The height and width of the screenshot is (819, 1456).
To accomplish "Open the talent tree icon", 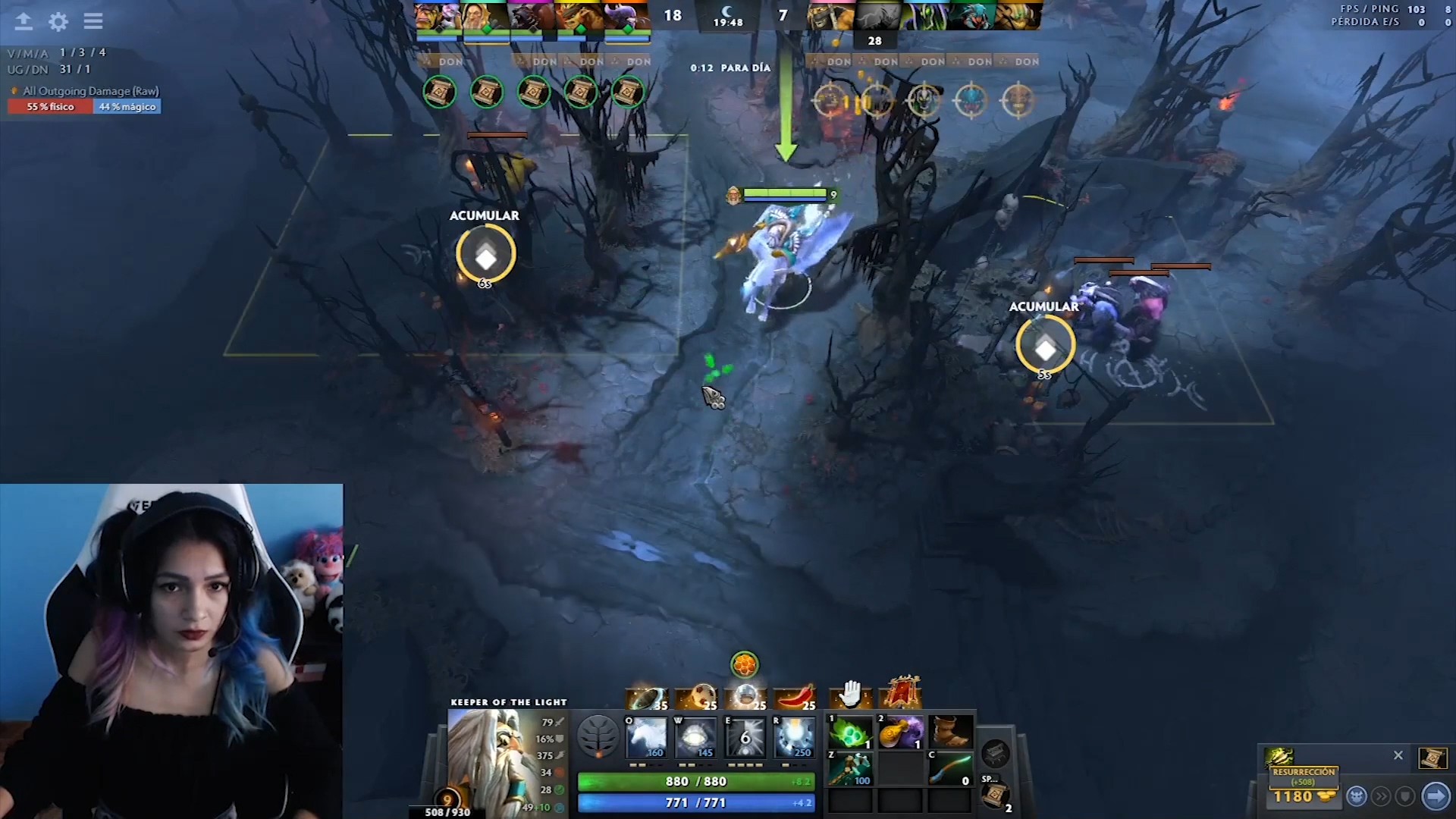I will click(598, 736).
